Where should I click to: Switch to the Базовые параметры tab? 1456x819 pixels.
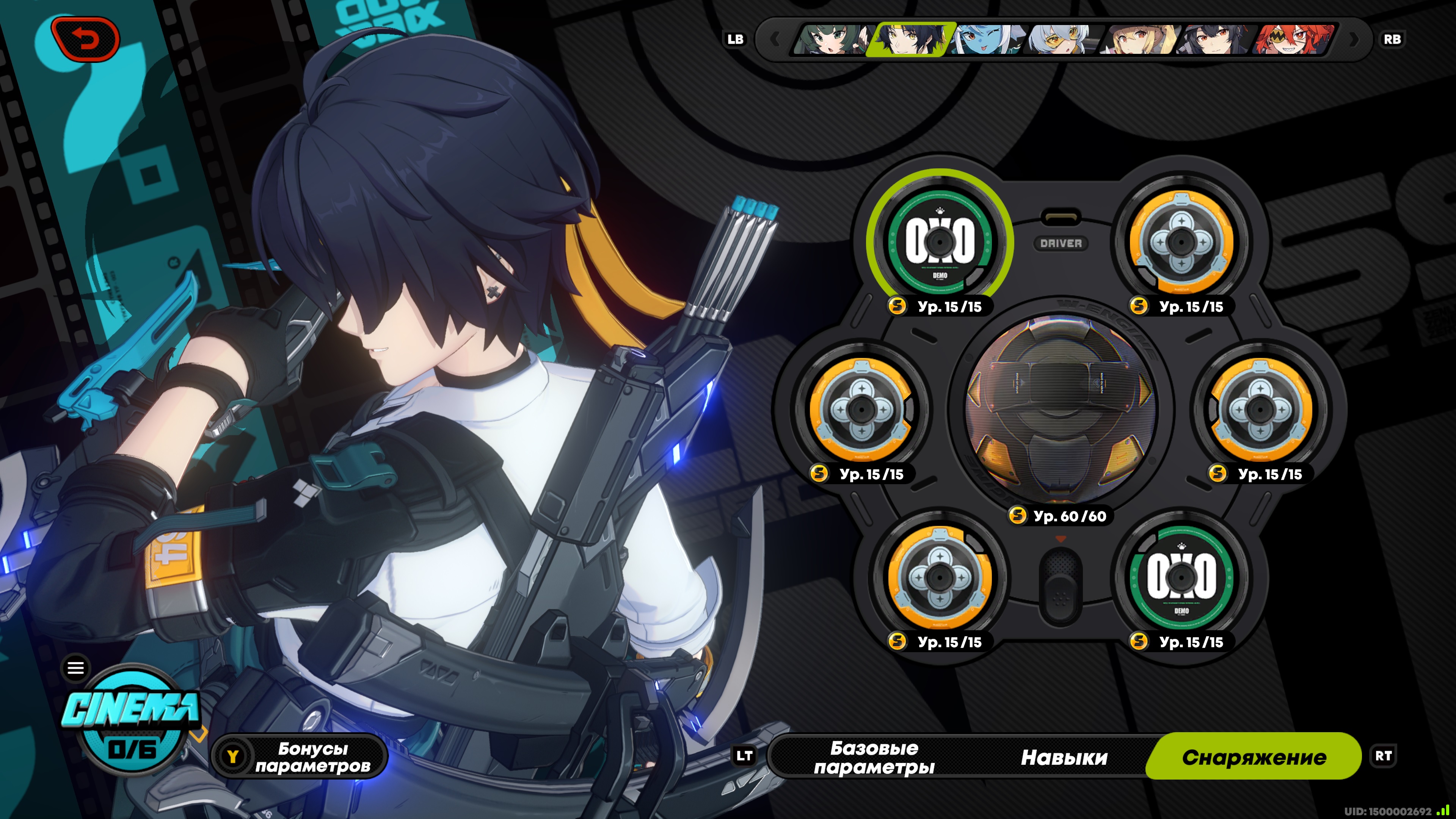click(874, 757)
